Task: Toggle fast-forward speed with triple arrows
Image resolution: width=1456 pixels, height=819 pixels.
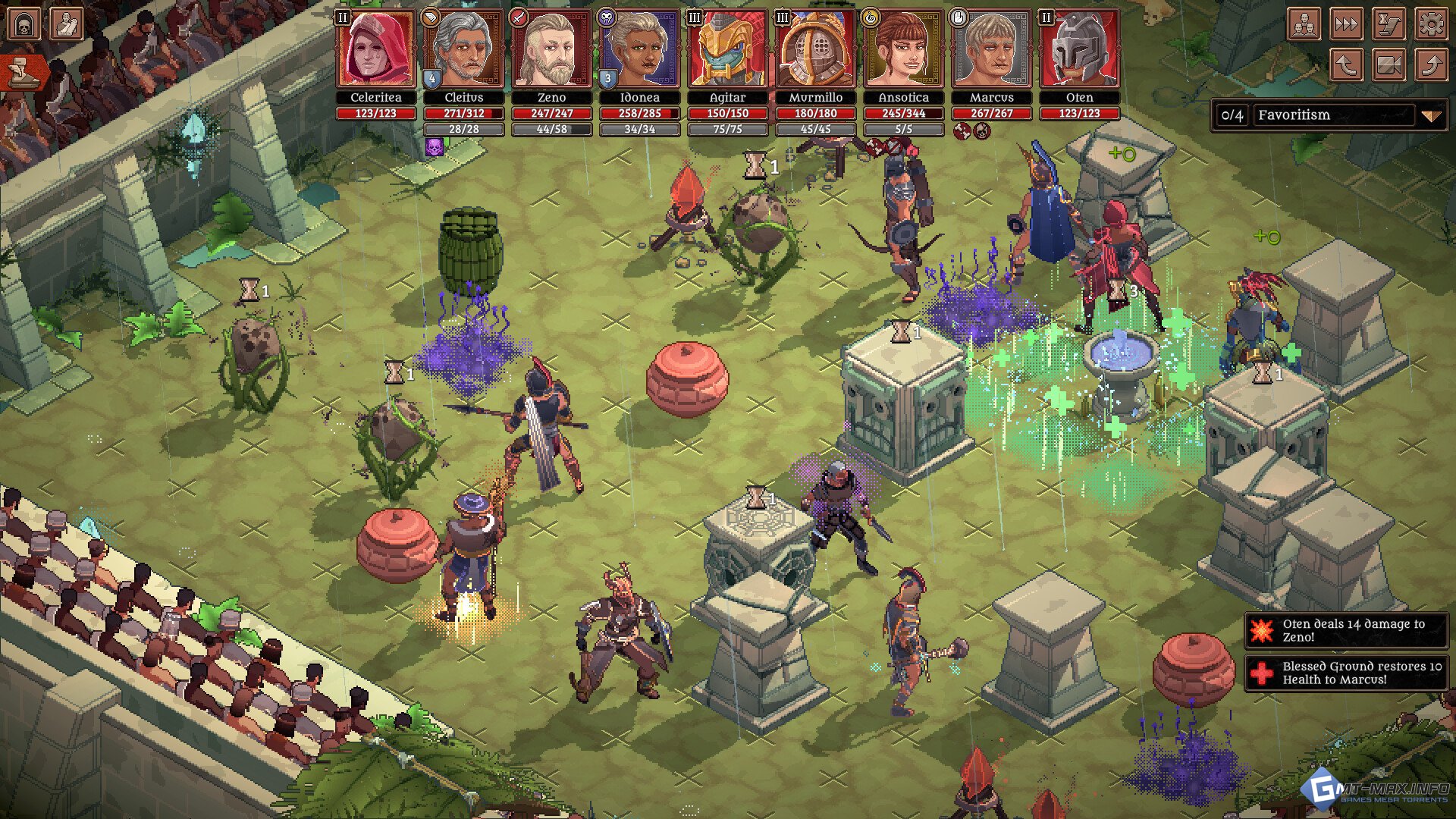Action: pyautogui.click(x=1346, y=24)
